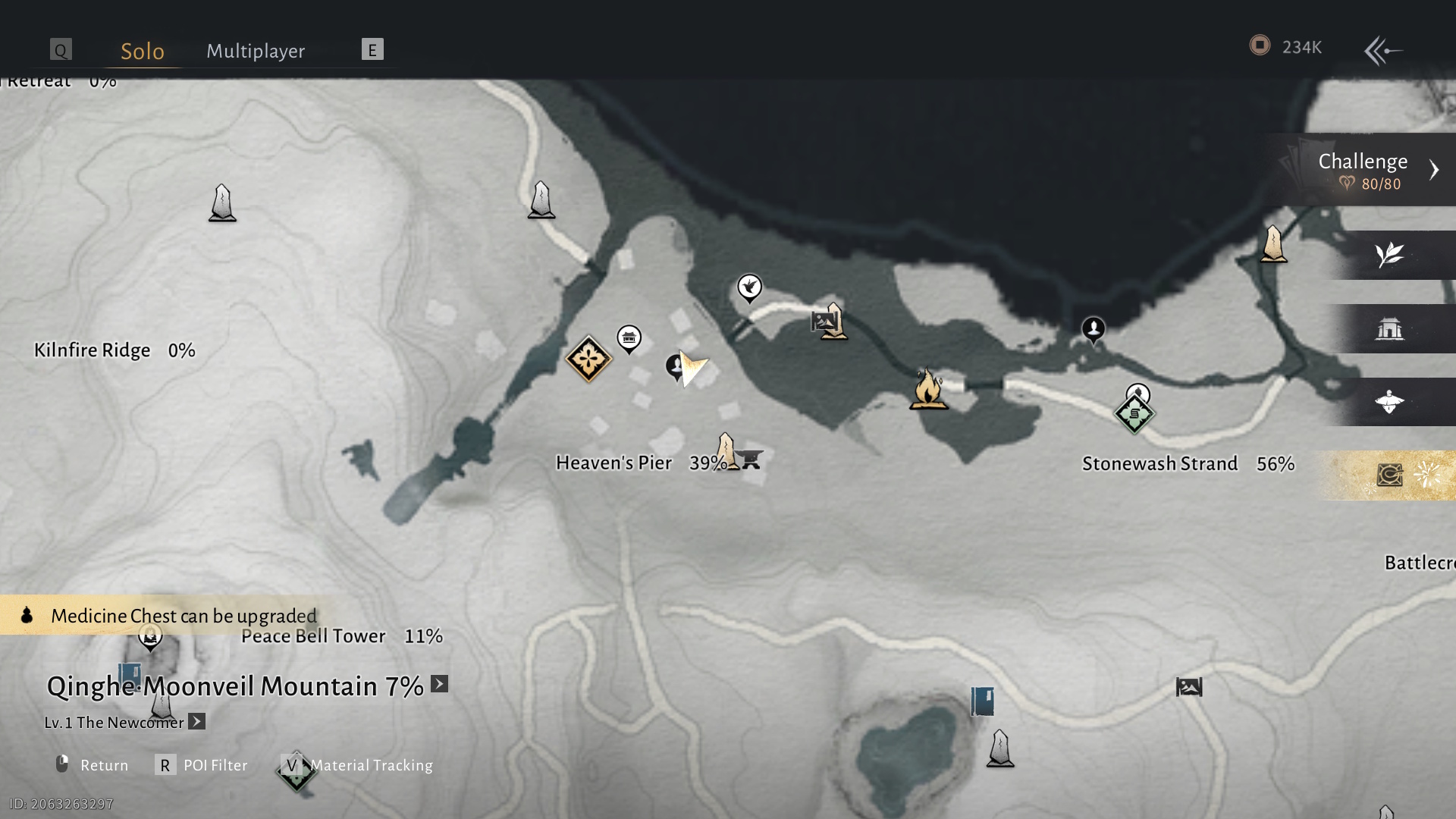Screen dimensions: 1456x819
Task: Click the coin icon showing 234K currency
Action: pyautogui.click(x=1260, y=46)
